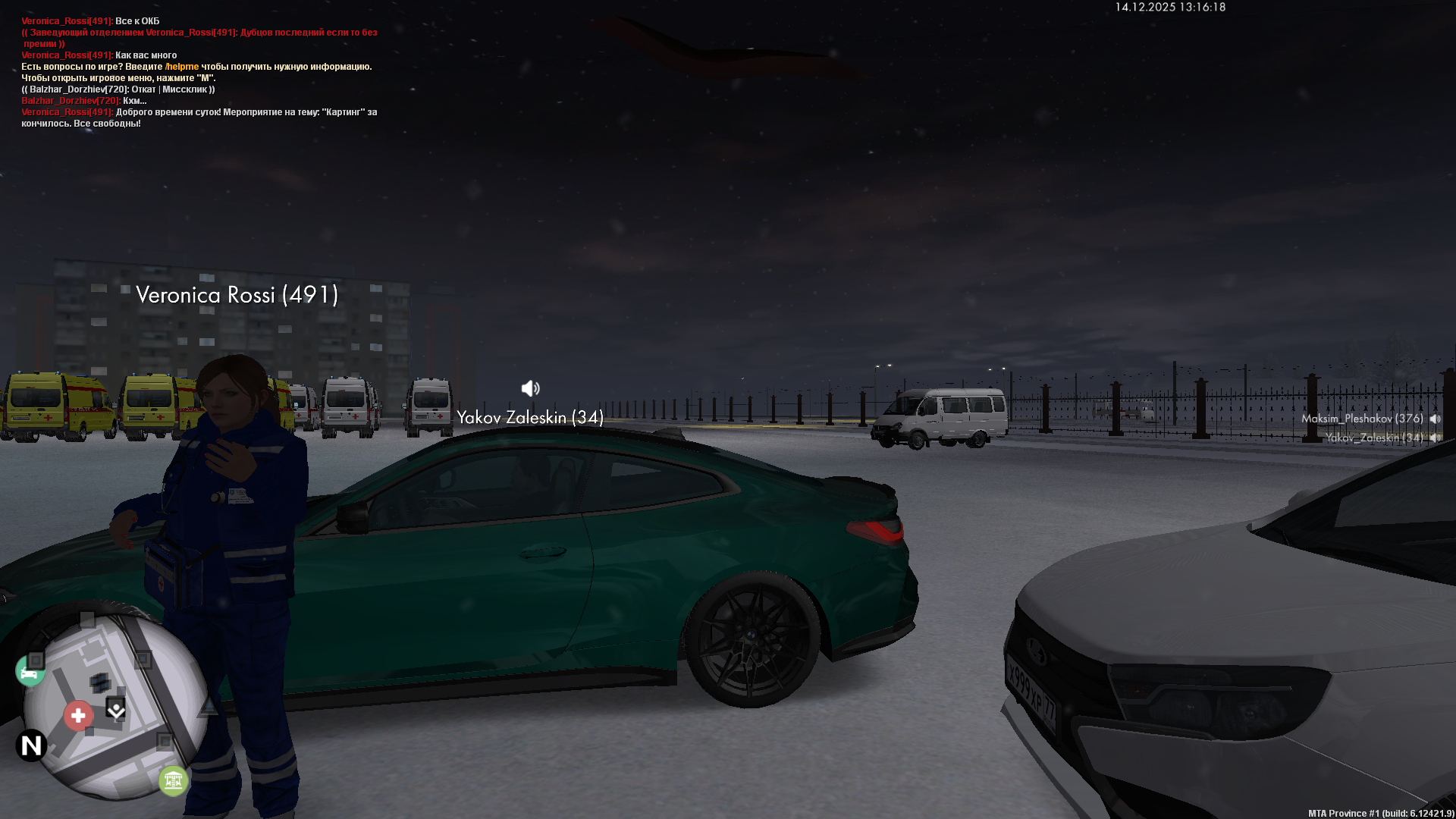Viewport: 1456px width, 819px height.
Task: Select Maksim_Pleshakov in the voice chat list
Action: point(1362,419)
